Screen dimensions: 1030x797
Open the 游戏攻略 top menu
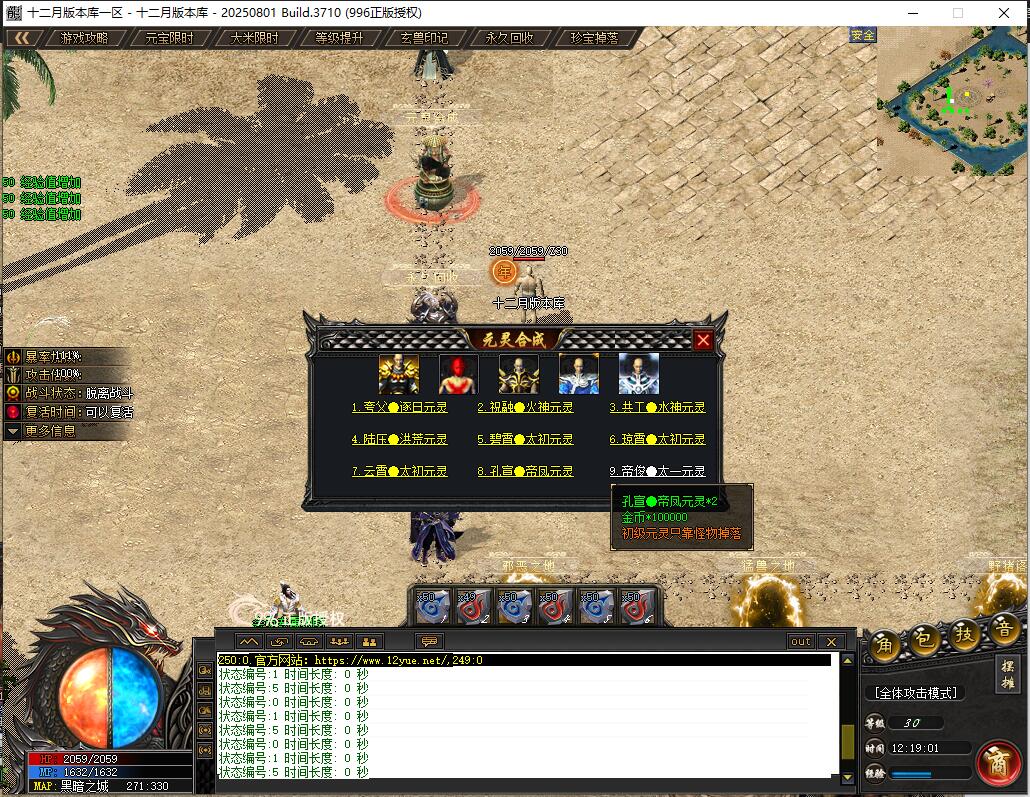84,38
